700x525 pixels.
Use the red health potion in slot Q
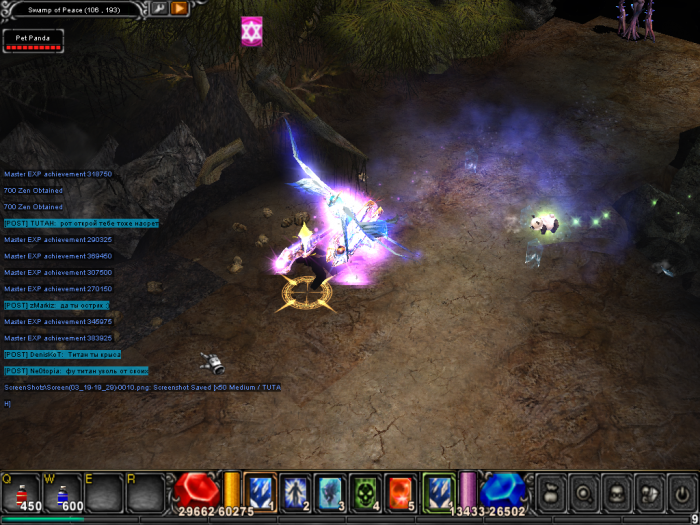[24, 491]
